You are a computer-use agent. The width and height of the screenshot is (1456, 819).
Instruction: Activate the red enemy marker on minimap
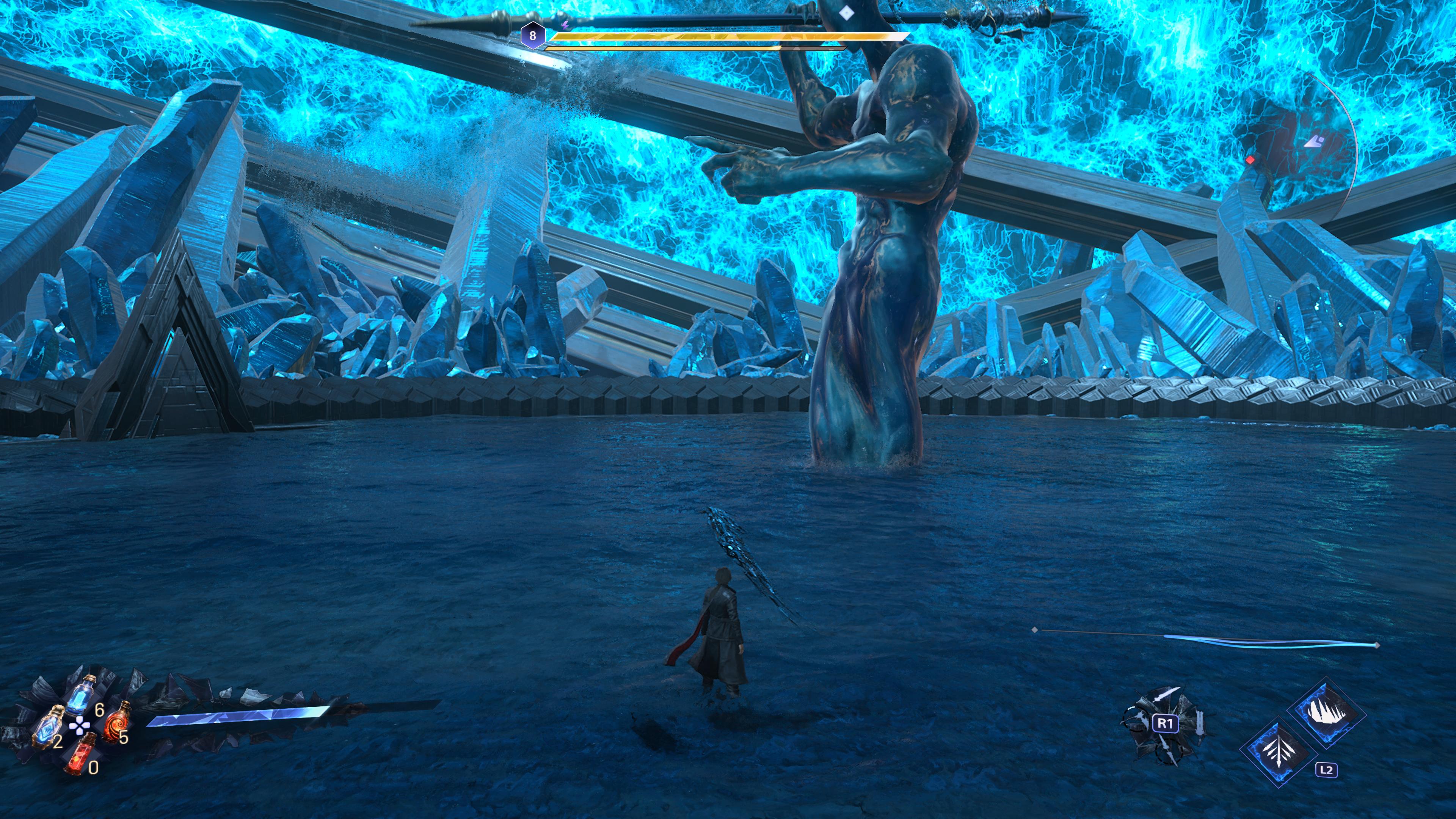tap(1250, 160)
